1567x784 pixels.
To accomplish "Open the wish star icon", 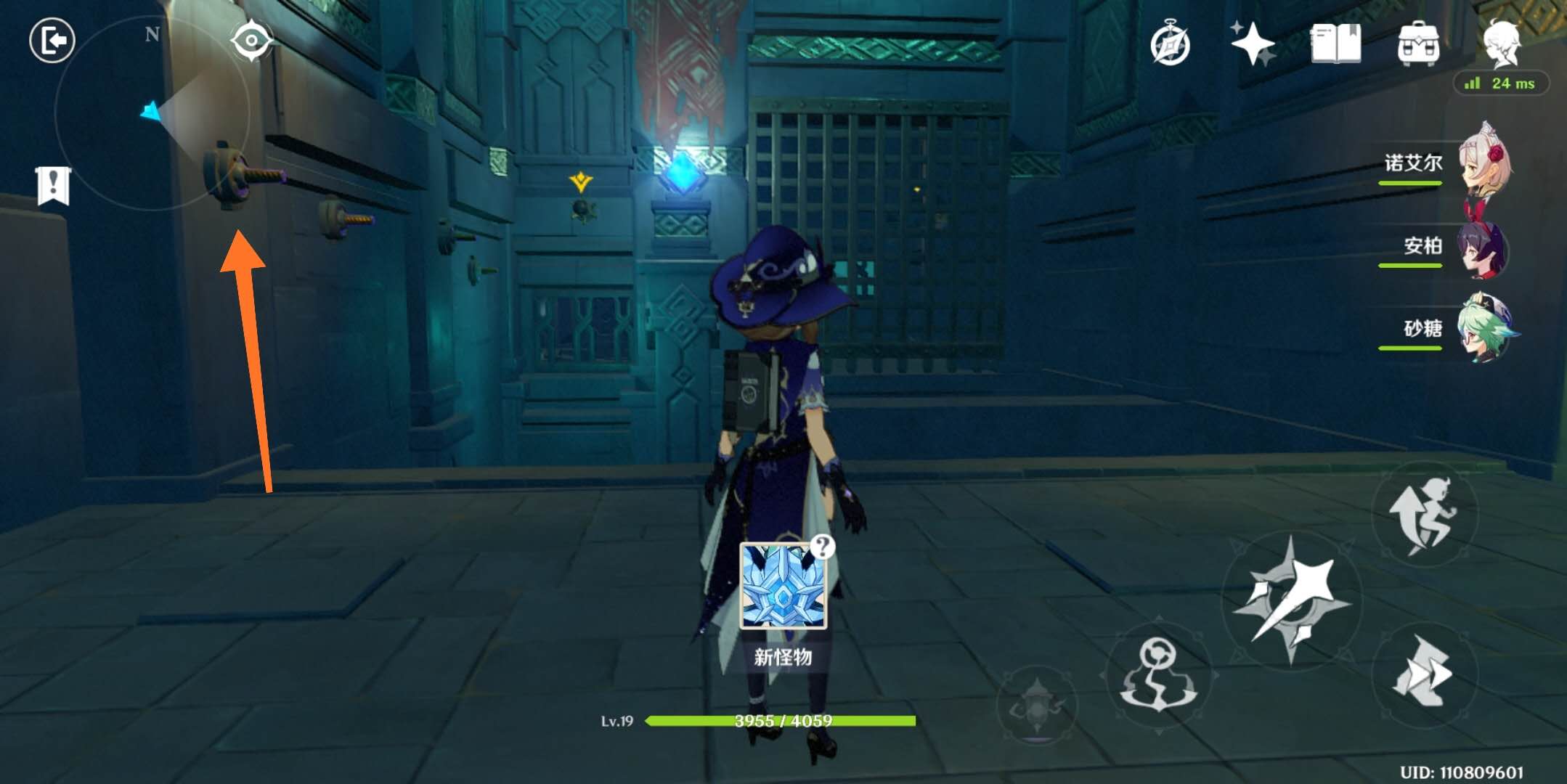I will (1253, 44).
